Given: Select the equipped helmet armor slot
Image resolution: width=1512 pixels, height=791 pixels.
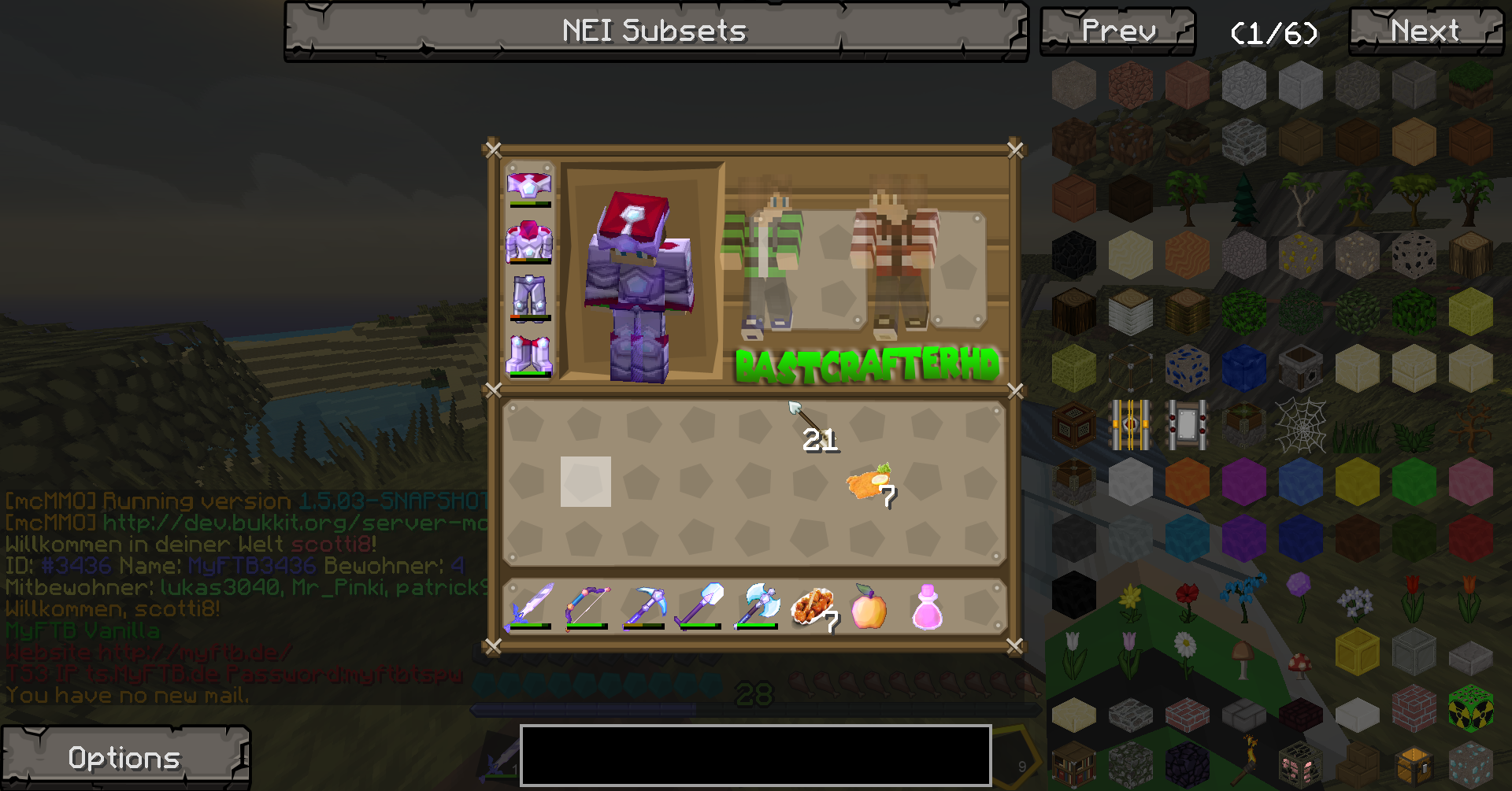Looking at the screenshot, I should coord(529,187).
